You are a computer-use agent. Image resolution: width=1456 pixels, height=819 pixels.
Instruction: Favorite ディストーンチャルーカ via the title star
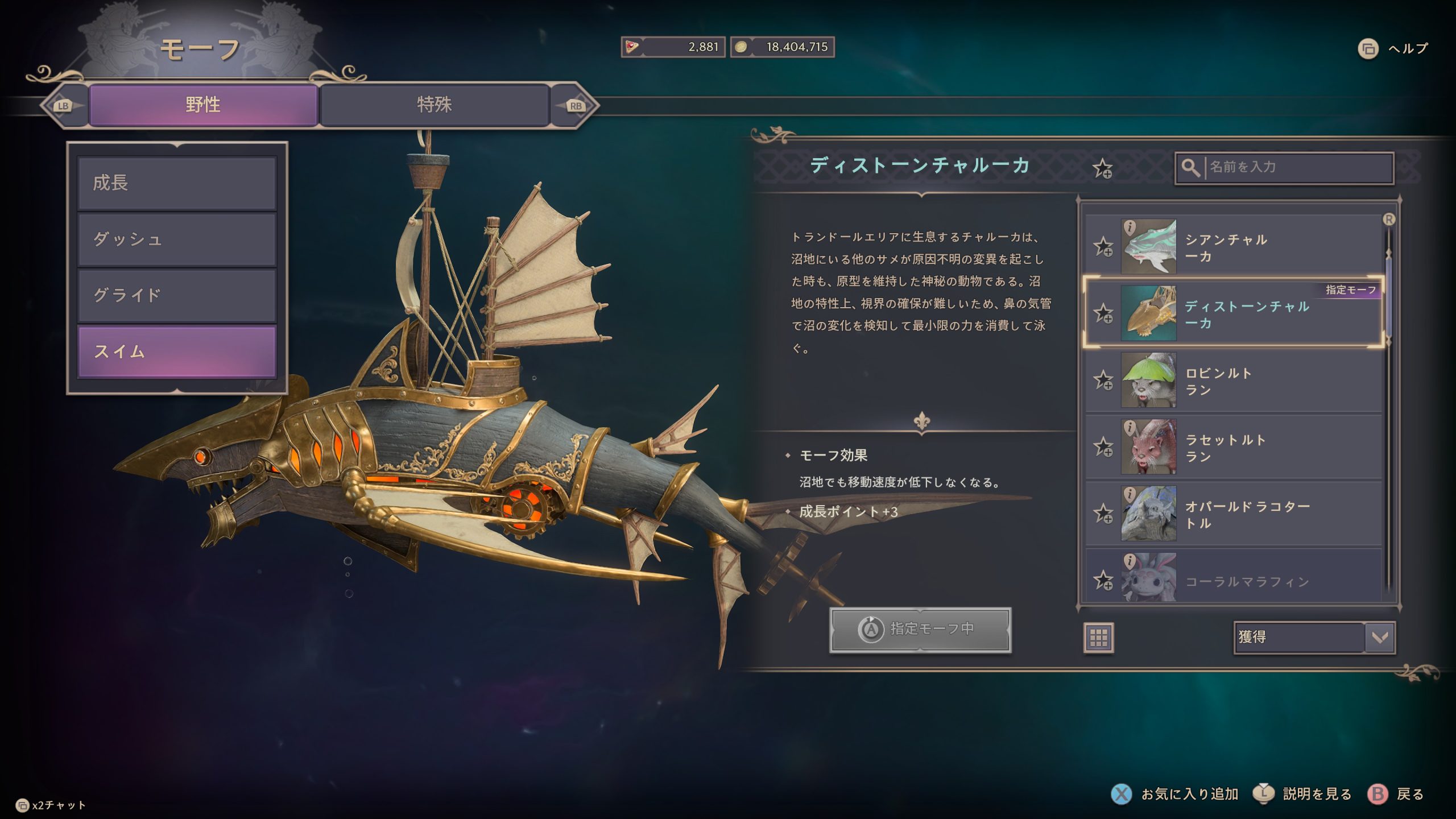coord(1102,168)
